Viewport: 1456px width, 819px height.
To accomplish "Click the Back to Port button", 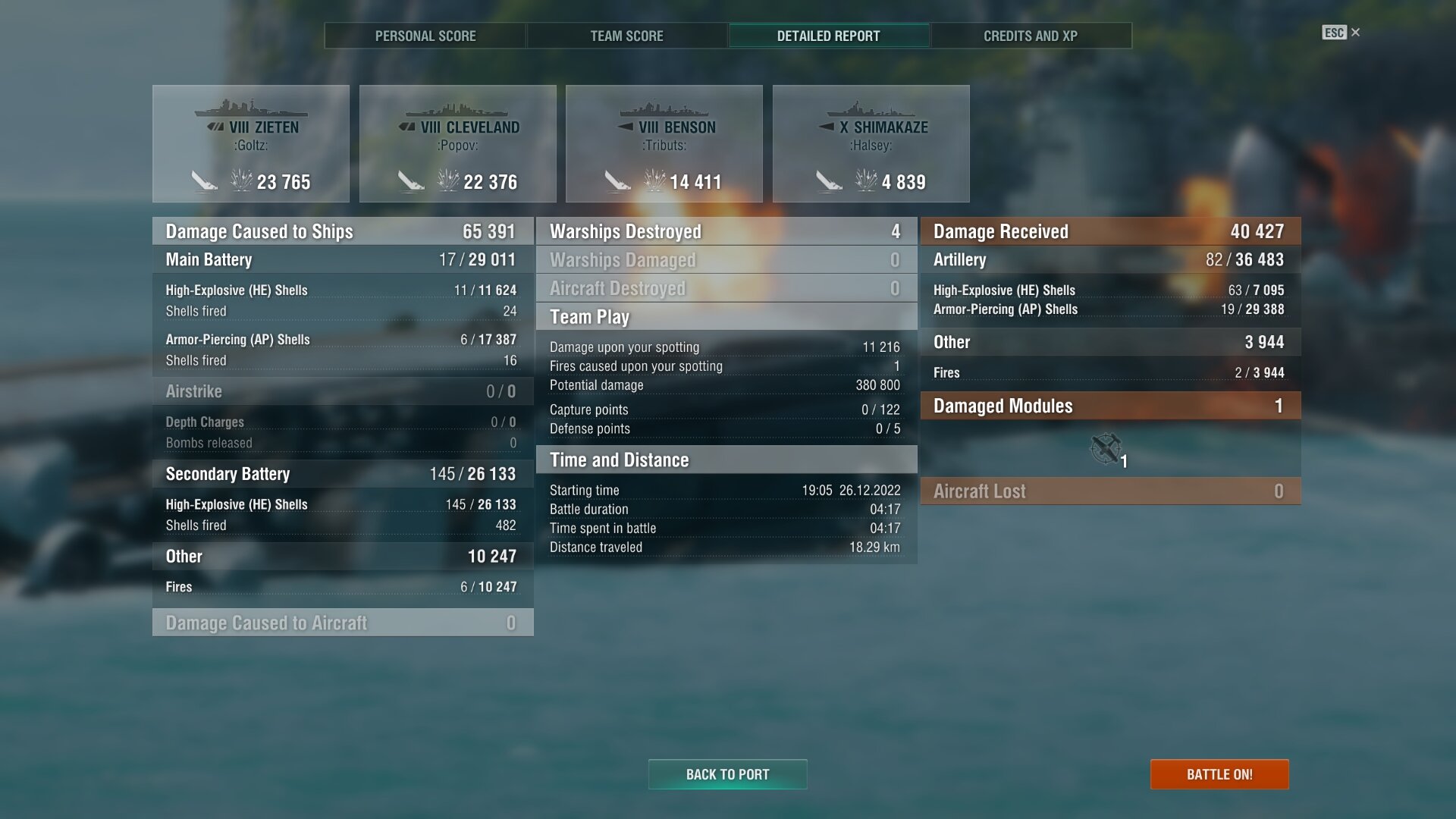I will [727, 774].
